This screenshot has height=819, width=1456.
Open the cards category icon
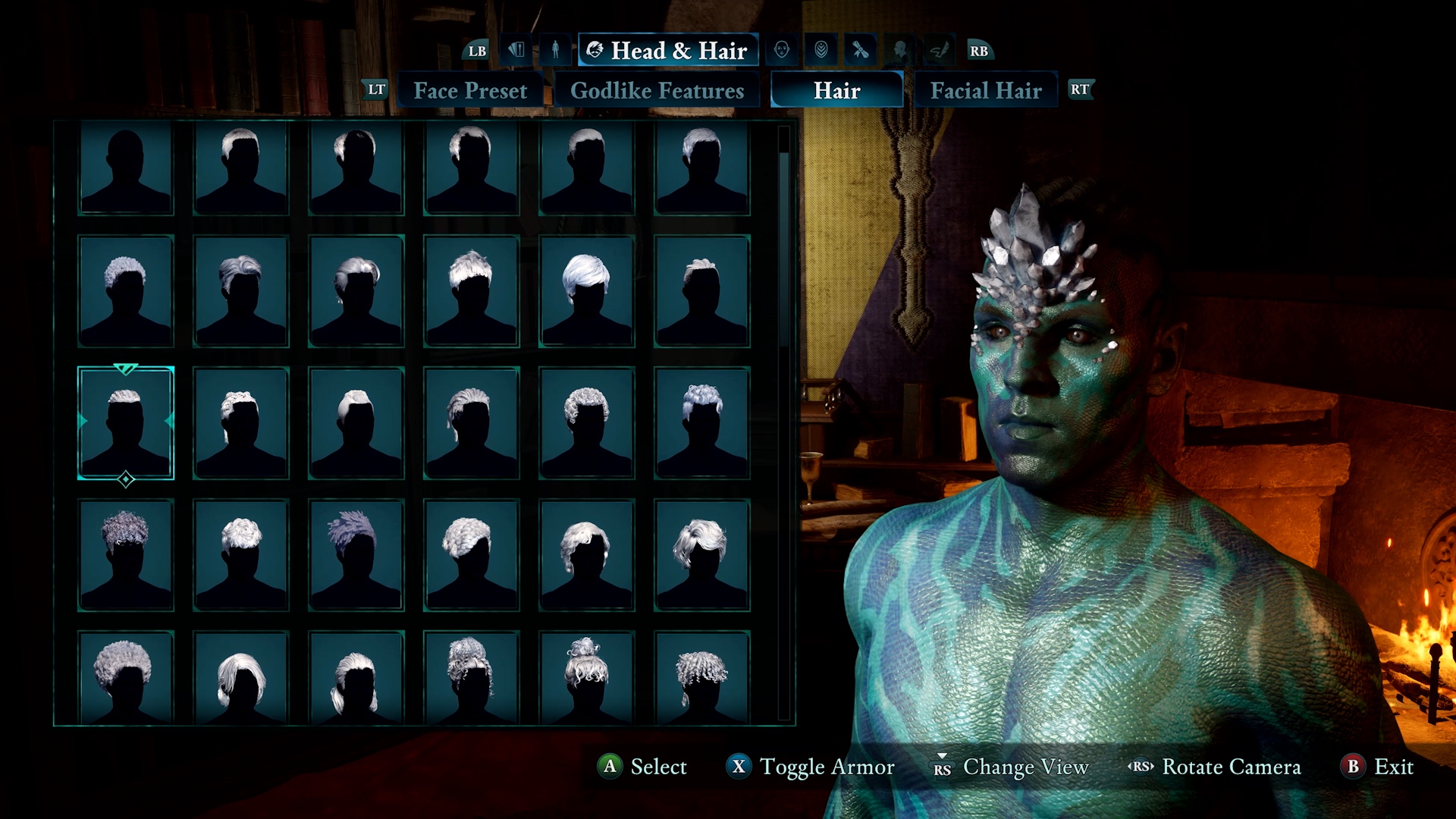(516, 50)
